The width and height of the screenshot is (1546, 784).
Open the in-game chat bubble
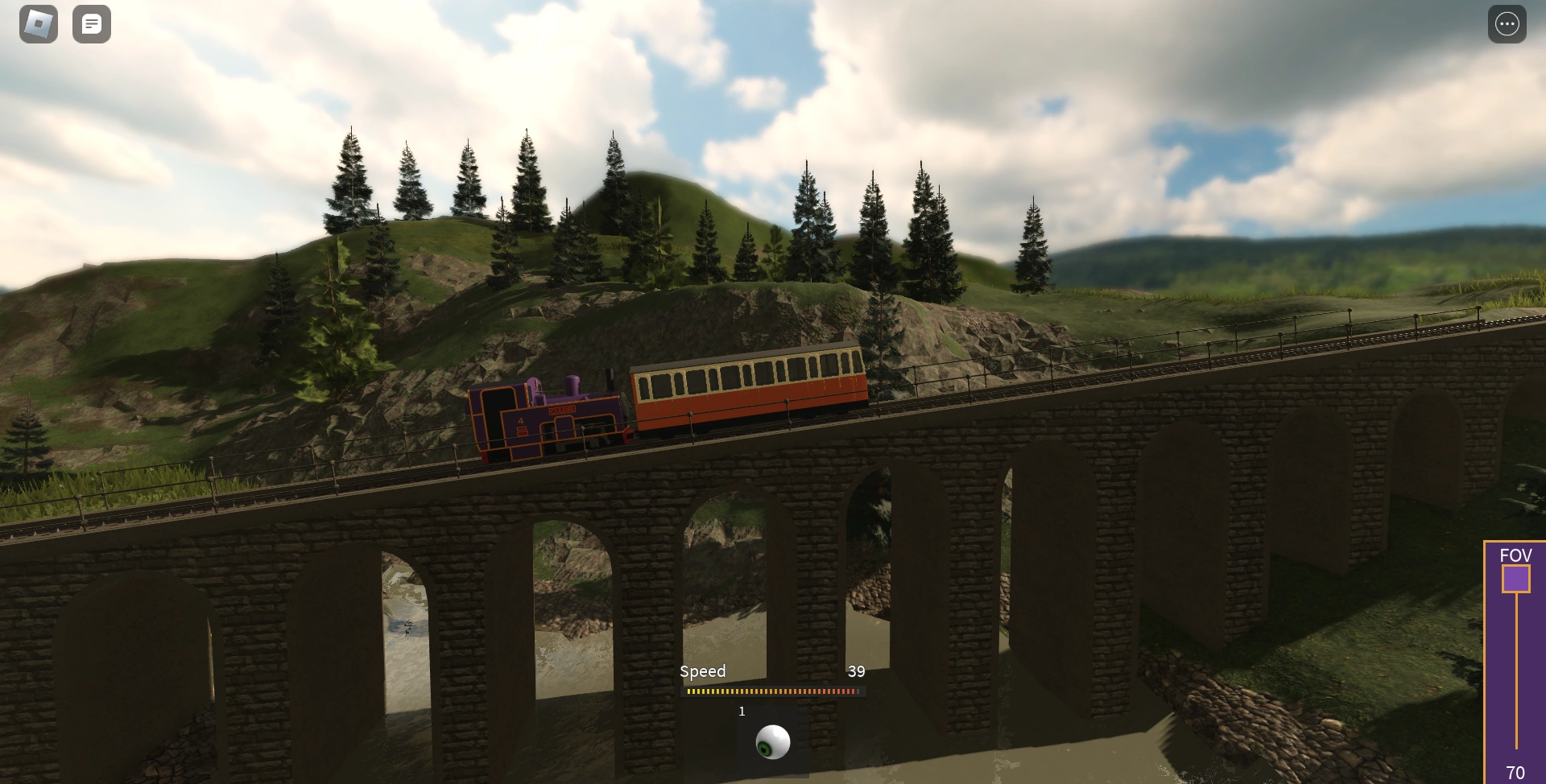pos(92,23)
